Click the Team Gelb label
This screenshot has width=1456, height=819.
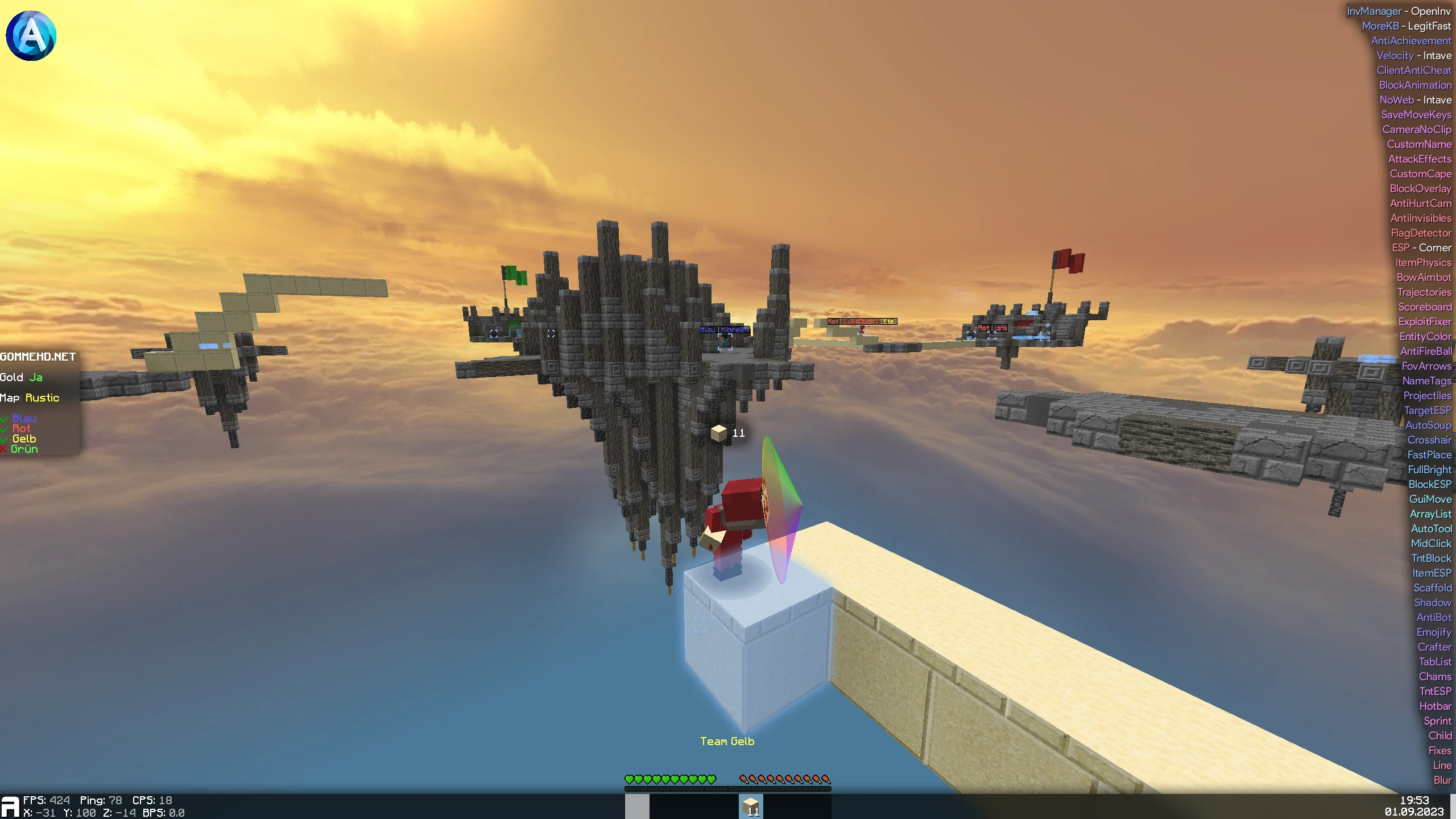729,741
